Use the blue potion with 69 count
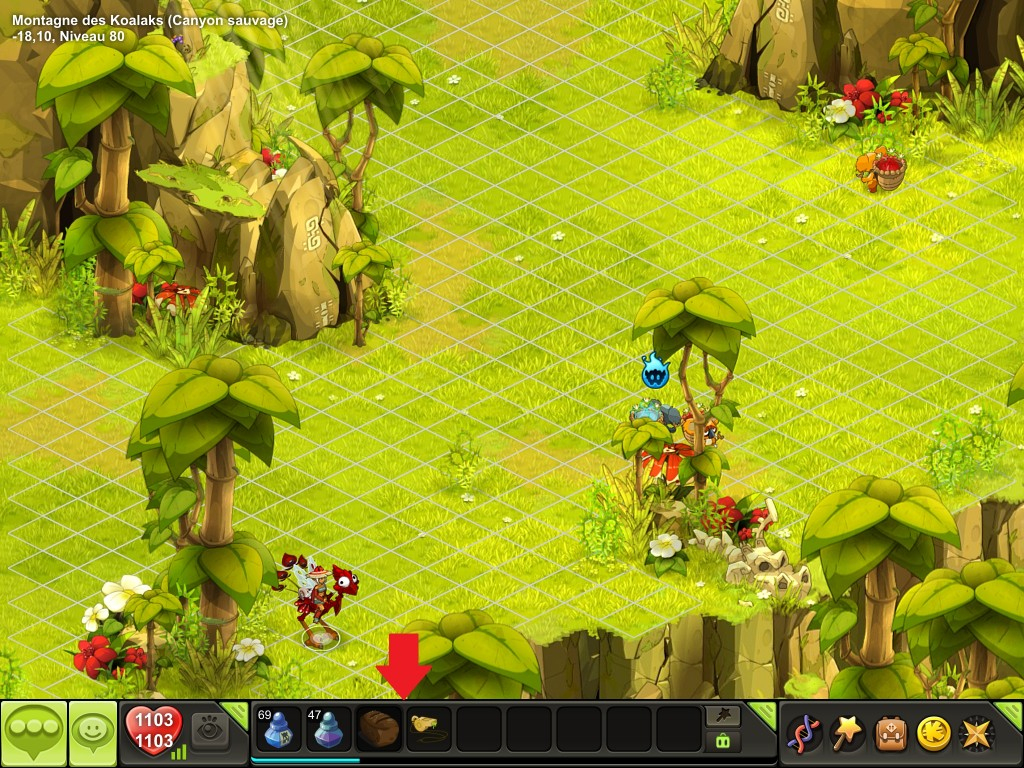Image resolution: width=1024 pixels, height=768 pixels. coord(278,729)
